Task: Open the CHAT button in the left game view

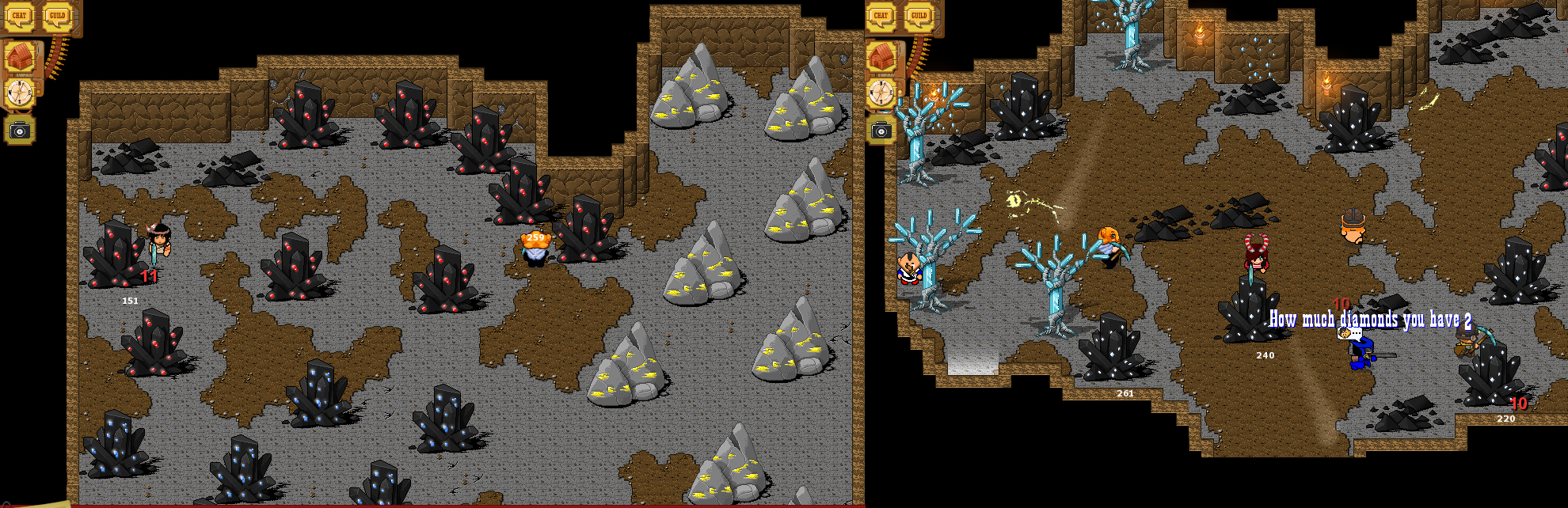Action: point(19,16)
